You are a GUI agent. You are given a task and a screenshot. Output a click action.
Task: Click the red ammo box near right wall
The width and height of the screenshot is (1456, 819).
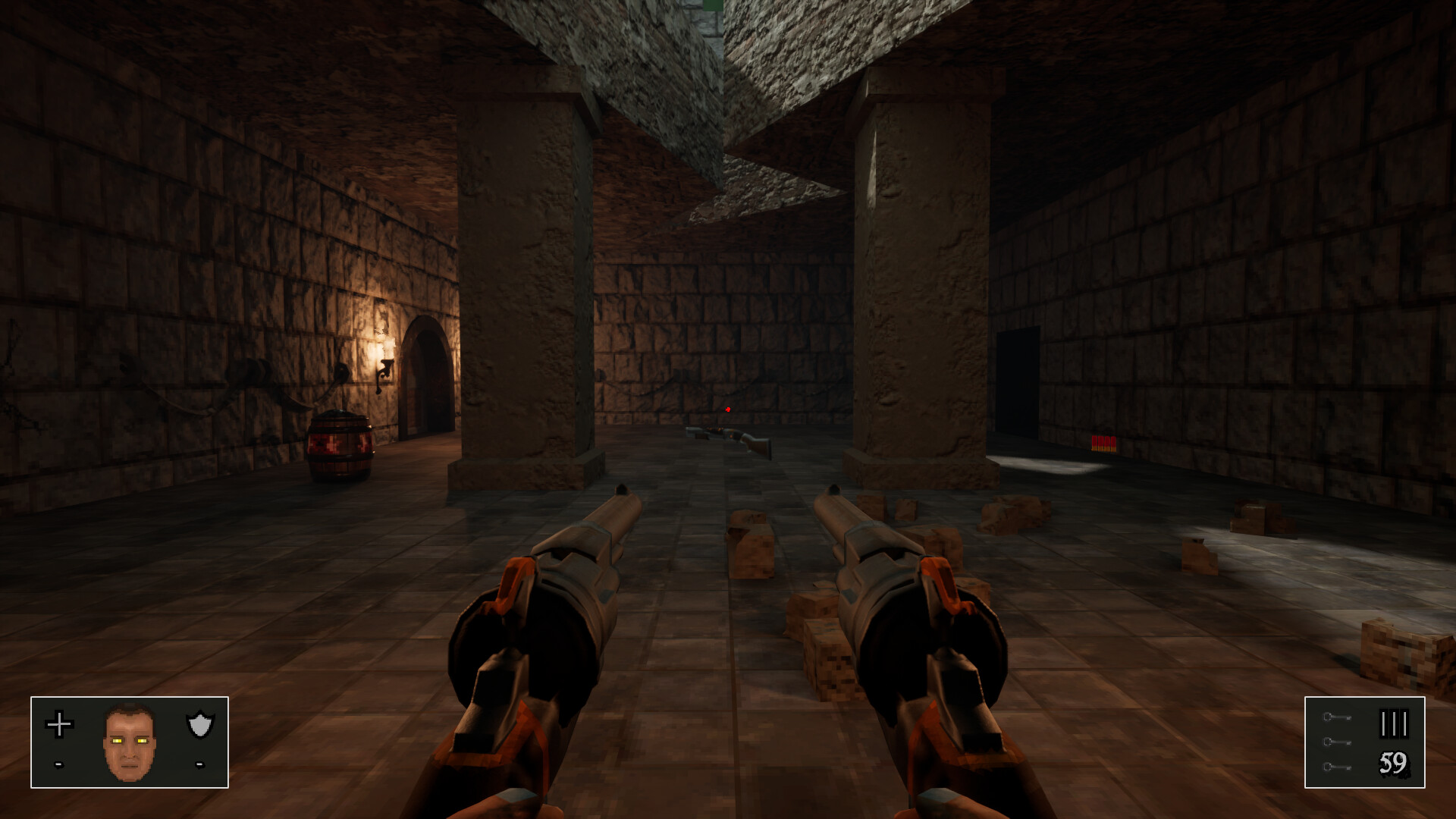point(1103,441)
